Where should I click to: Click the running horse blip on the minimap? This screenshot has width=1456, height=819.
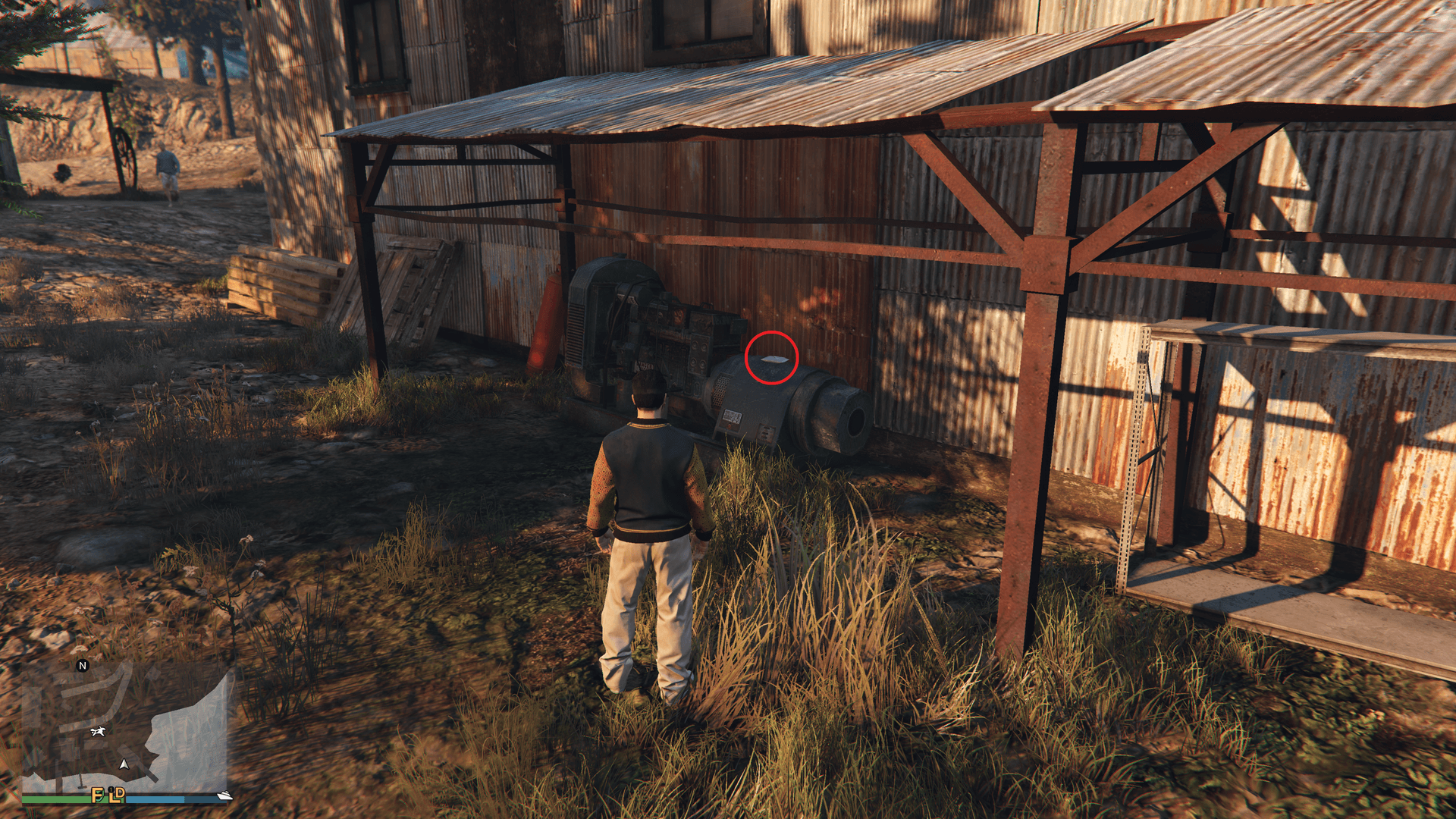[x=98, y=732]
